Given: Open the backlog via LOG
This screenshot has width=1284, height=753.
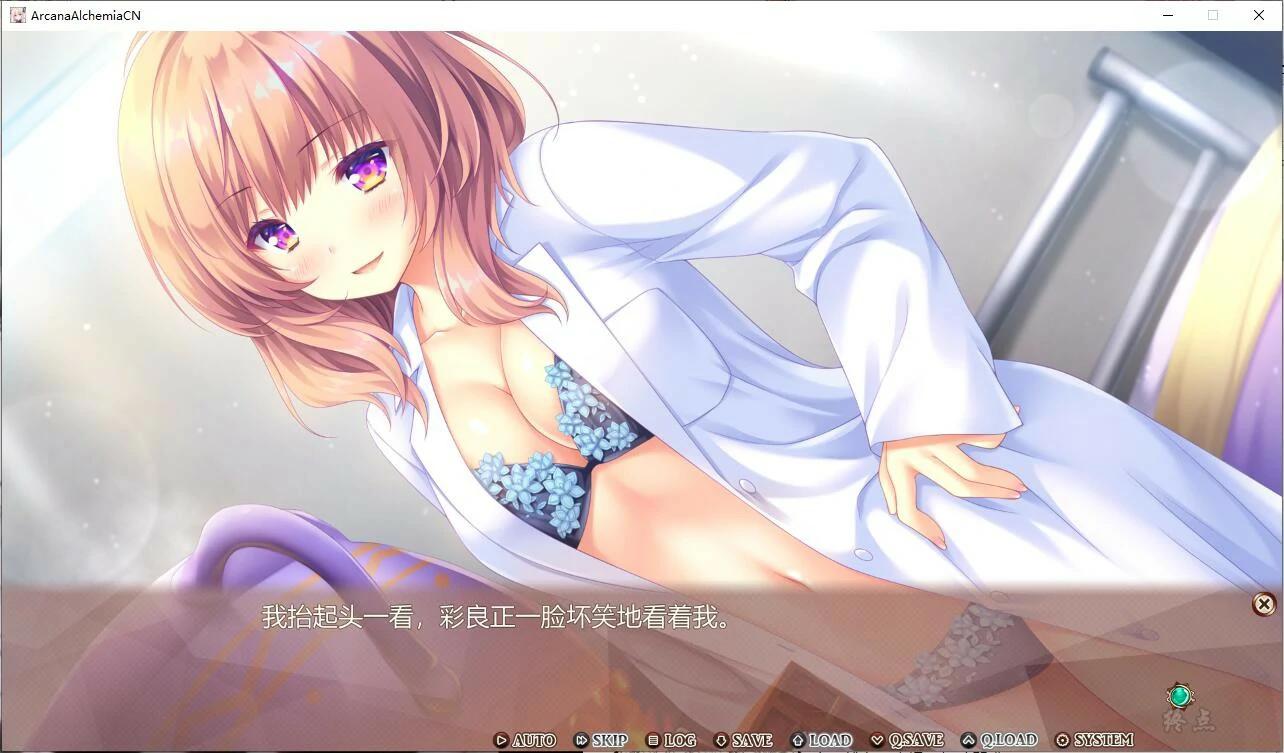Looking at the screenshot, I should tap(681, 740).
